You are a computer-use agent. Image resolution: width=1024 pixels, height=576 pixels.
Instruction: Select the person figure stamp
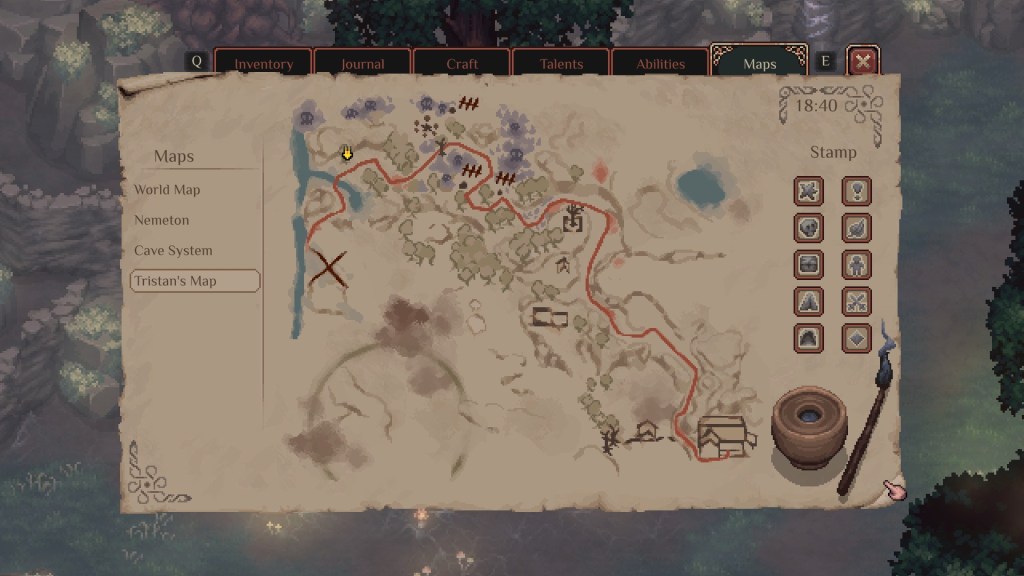pyautogui.click(x=856, y=265)
